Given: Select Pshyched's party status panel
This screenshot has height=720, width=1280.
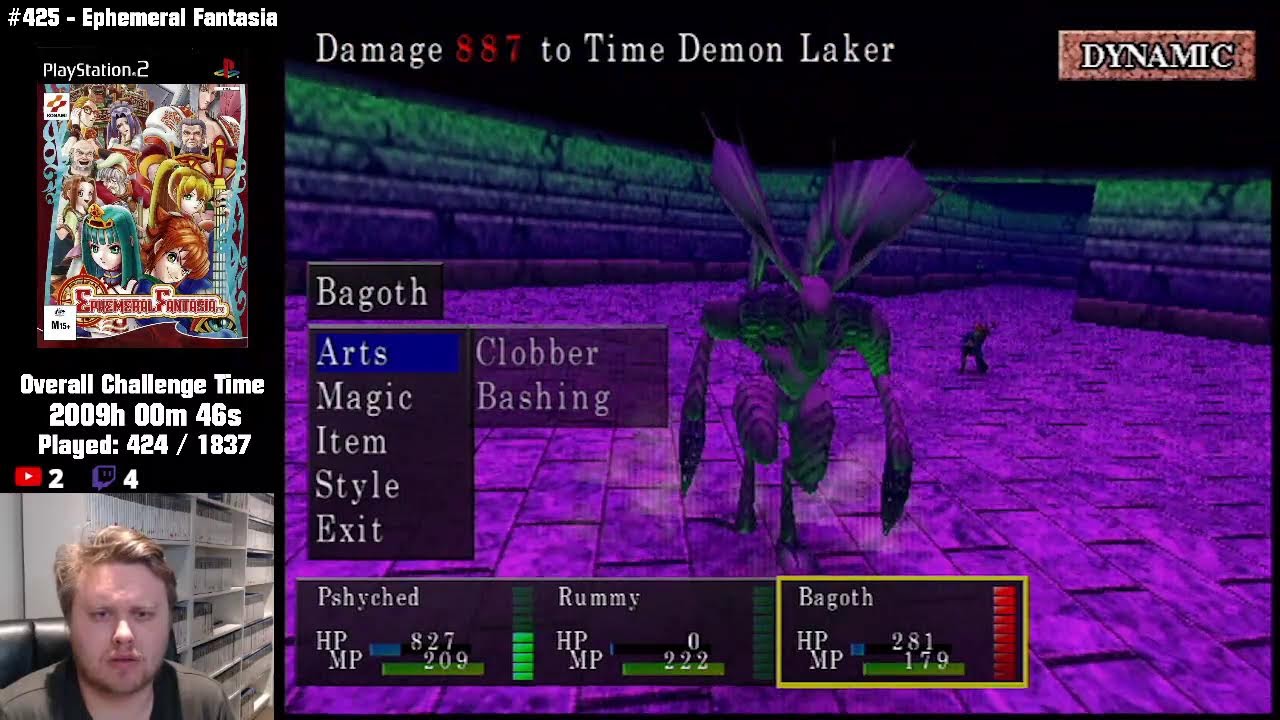Looking at the screenshot, I should [x=415, y=632].
